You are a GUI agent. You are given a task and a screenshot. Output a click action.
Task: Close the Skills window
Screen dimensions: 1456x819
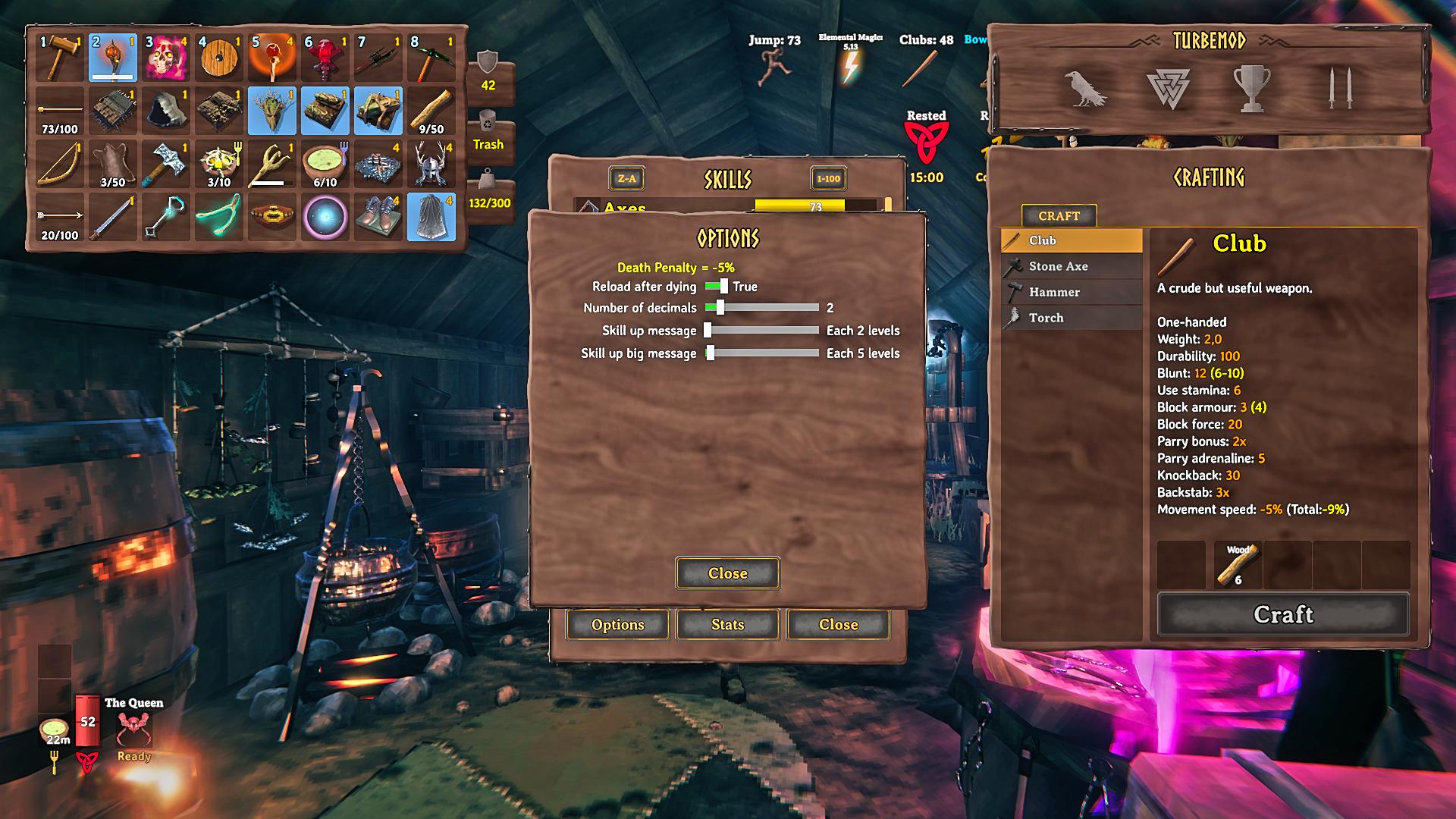tap(838, 625)
